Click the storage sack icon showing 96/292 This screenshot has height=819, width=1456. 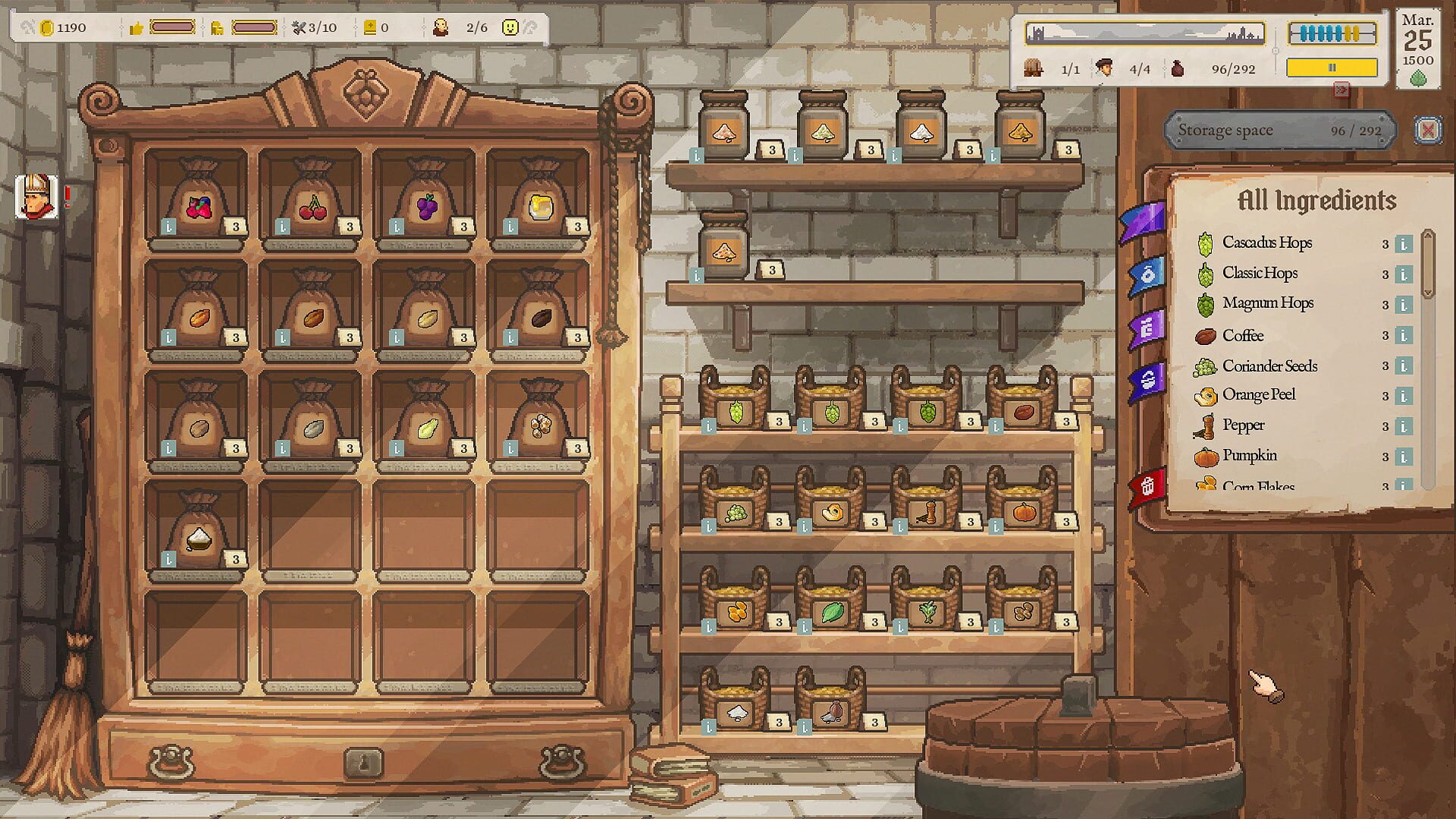click(x=1178, y=68)
